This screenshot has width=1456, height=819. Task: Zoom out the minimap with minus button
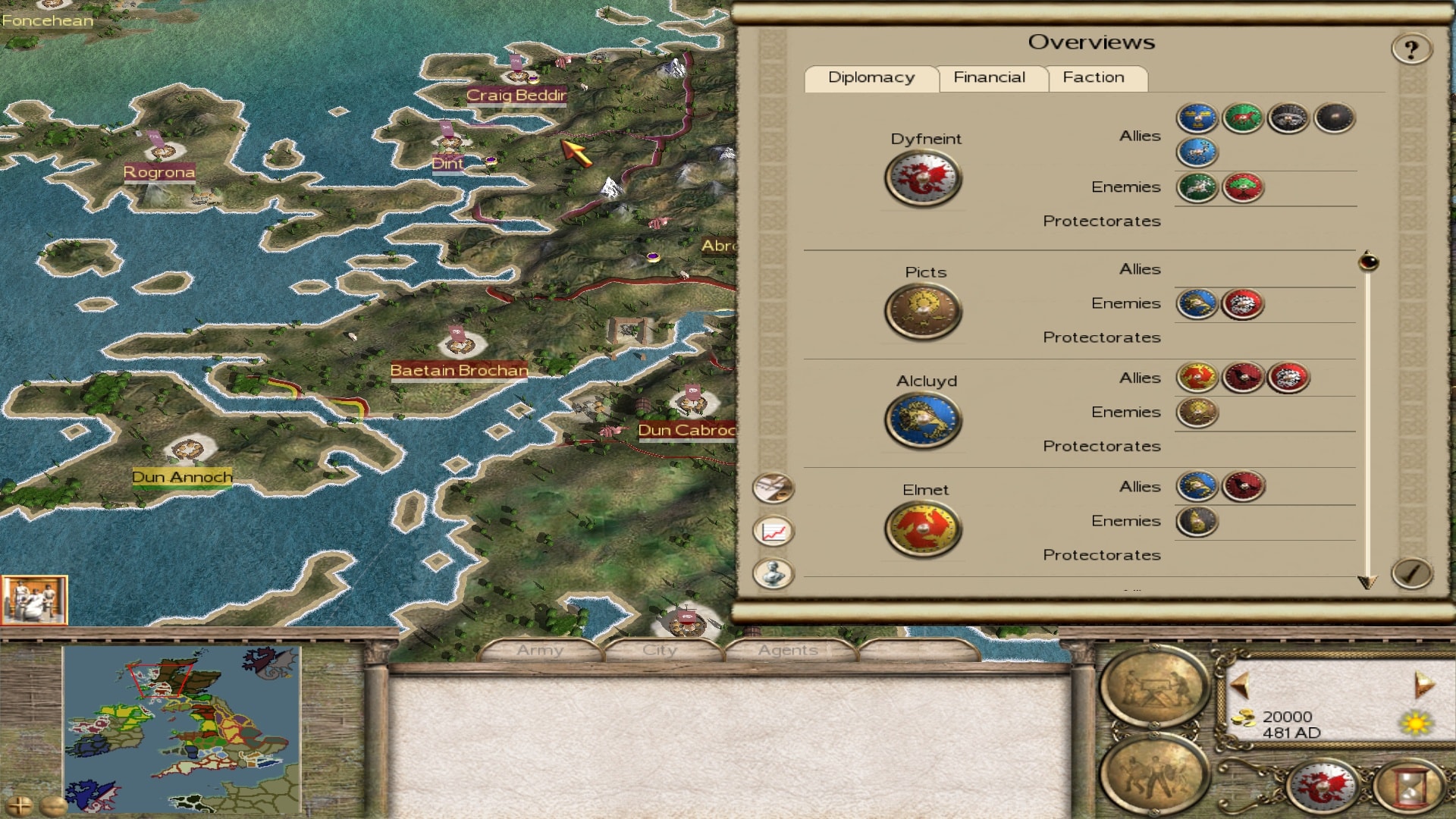tap(52, 805)
